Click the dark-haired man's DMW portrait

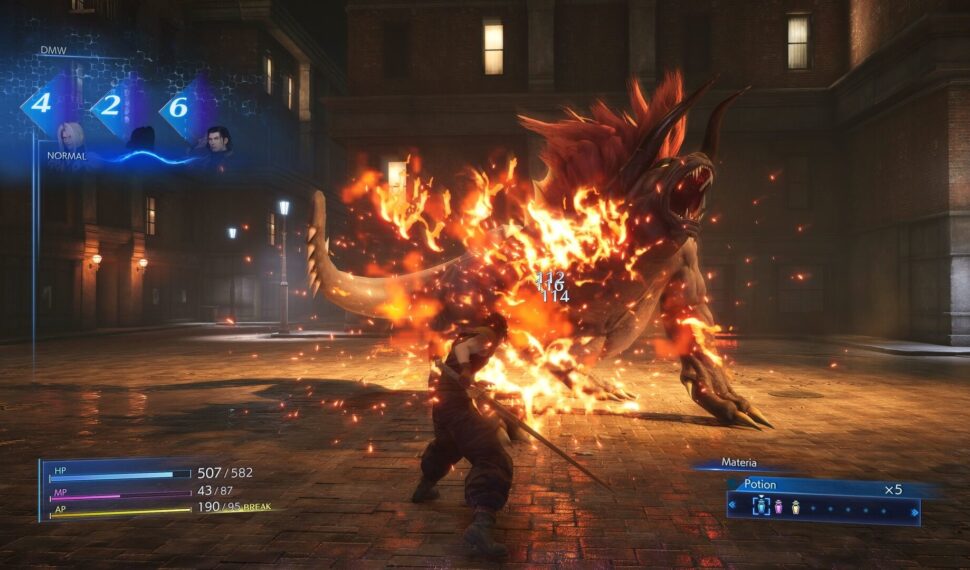[x=218, y=140]
